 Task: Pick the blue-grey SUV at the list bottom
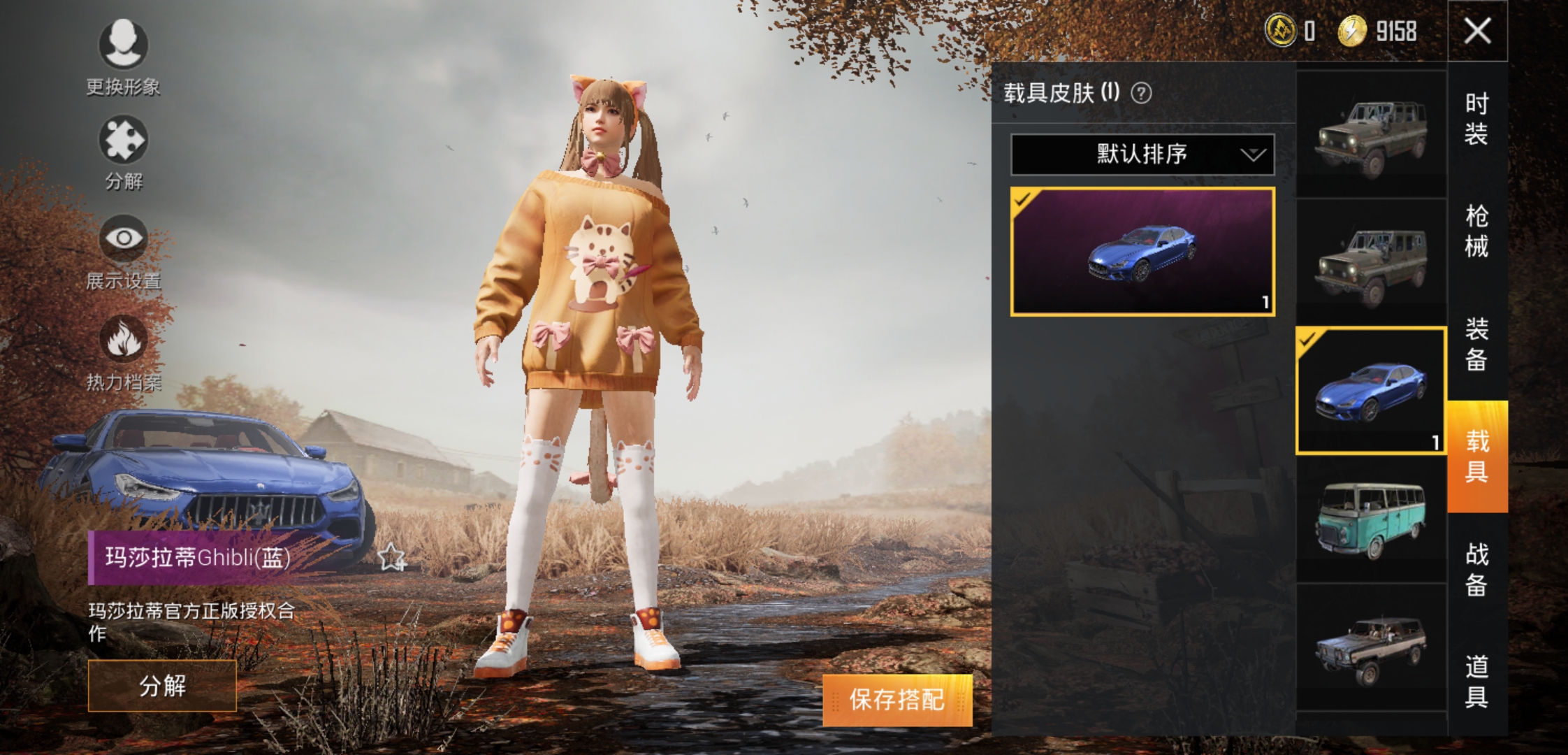pos(1371,649)
